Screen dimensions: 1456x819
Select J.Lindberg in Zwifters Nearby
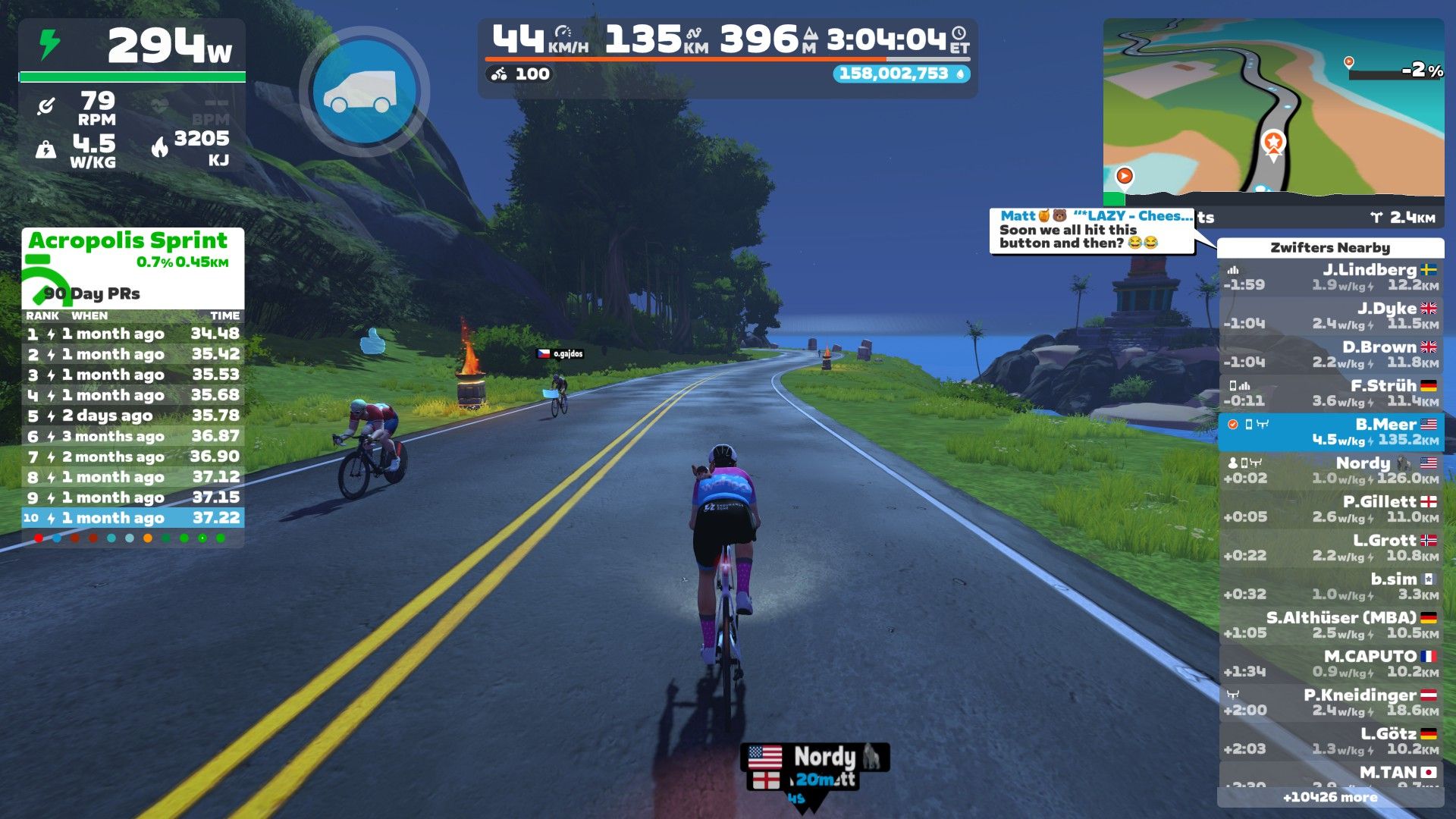pyautogui.click(x=1330, y=278)
